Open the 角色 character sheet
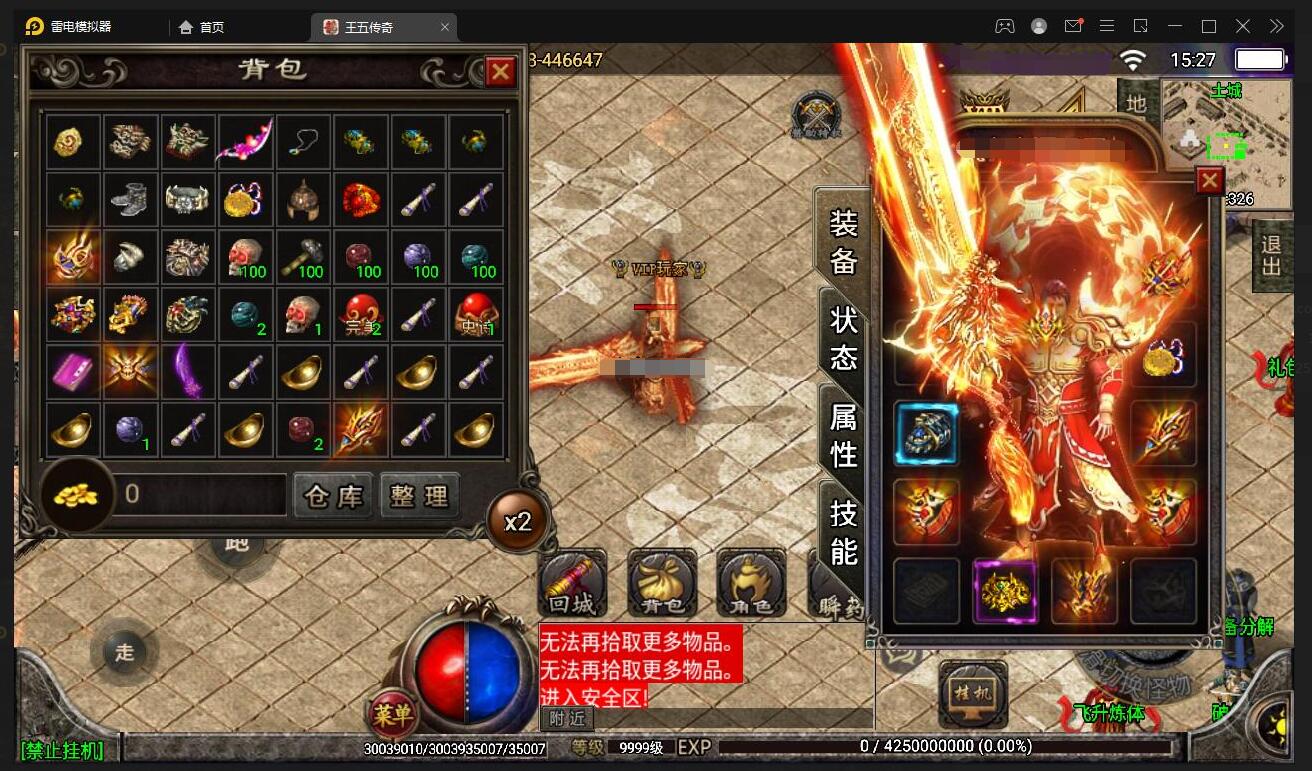The image size is (1312, 771). click(x=750, y=584)
